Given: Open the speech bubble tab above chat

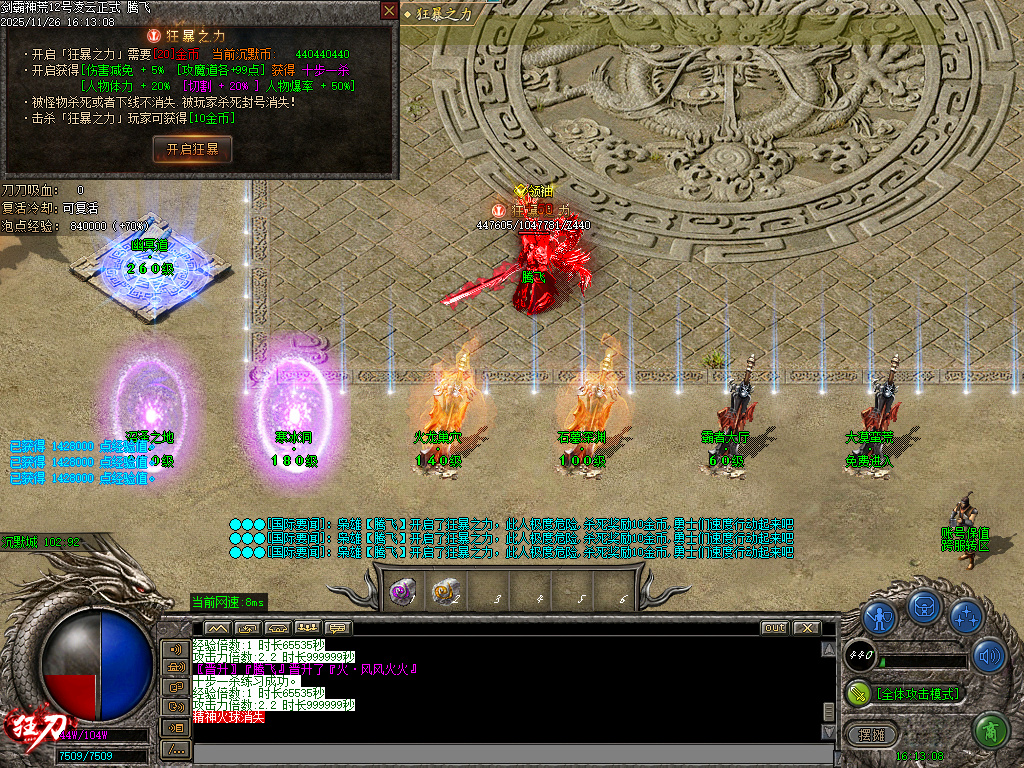Looking at the screenshot, I should pyautogui.click(x=338, y=628).
